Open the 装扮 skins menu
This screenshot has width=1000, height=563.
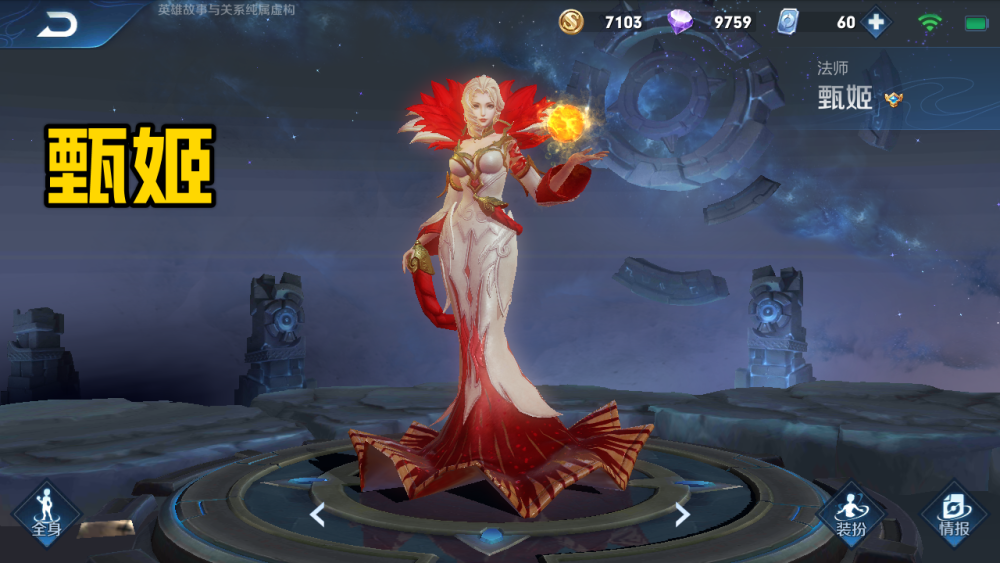pos(851,514)
